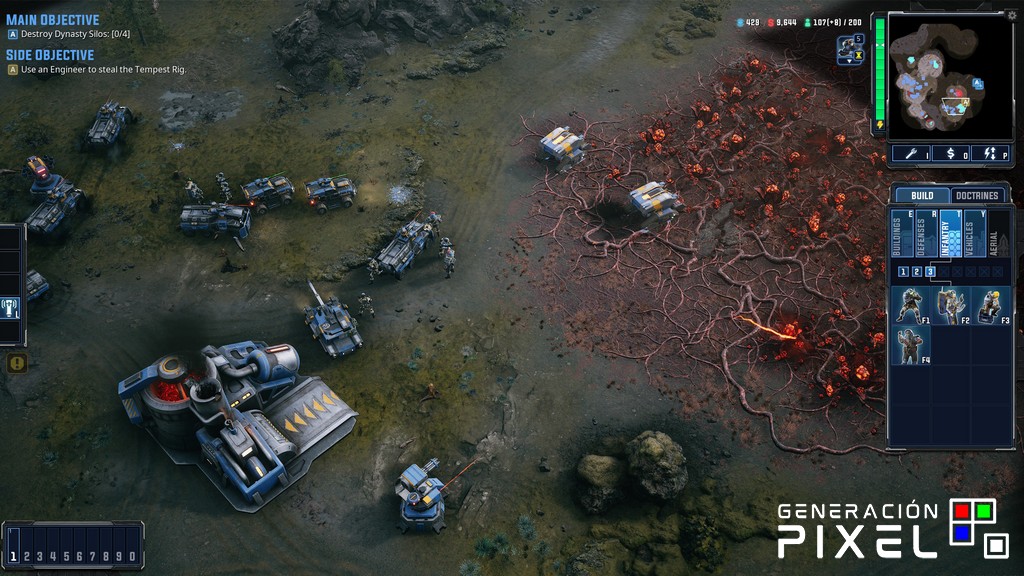Train the F1 infantry unit
The image size is (1024, 576).
[910, 306]
